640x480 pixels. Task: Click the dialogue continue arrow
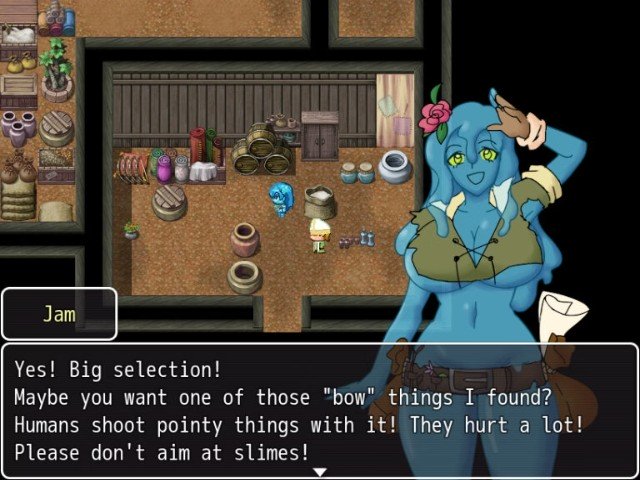(x=319, y=472)
